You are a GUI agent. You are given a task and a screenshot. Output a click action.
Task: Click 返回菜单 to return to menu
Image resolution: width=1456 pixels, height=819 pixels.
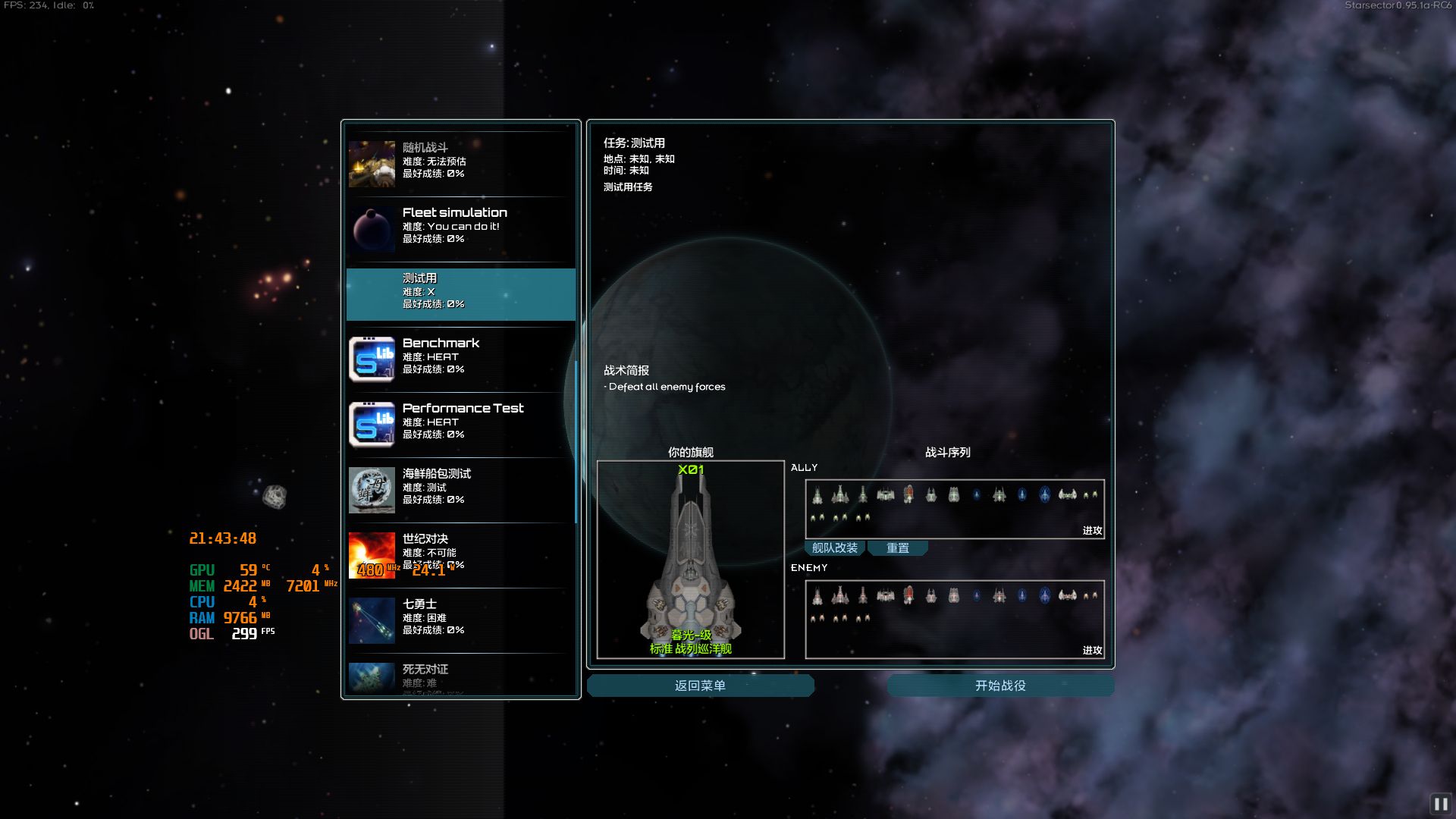pos(700,686)
